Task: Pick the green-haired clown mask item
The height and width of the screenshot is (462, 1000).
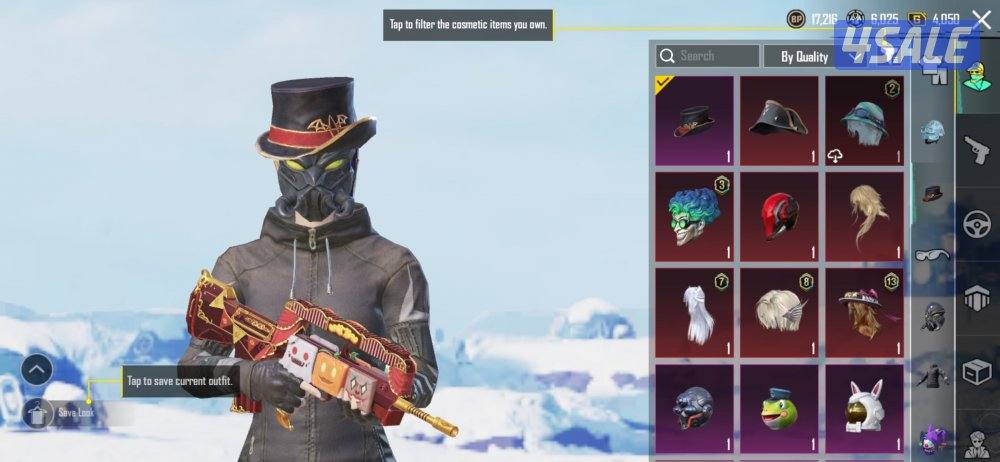Action: [693, 216]
